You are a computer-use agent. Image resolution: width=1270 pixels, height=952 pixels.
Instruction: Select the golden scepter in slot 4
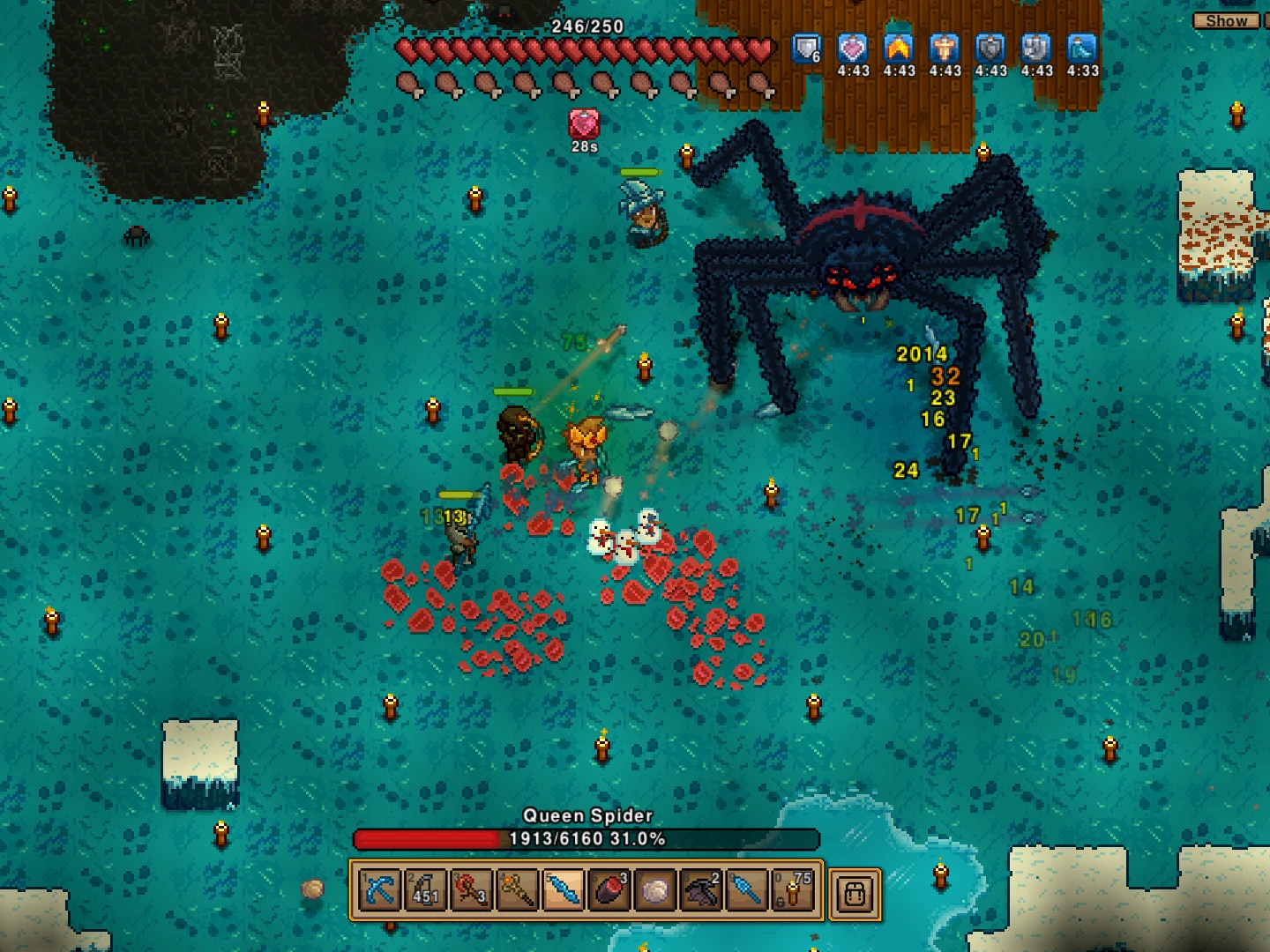click(x=518, y=890)
